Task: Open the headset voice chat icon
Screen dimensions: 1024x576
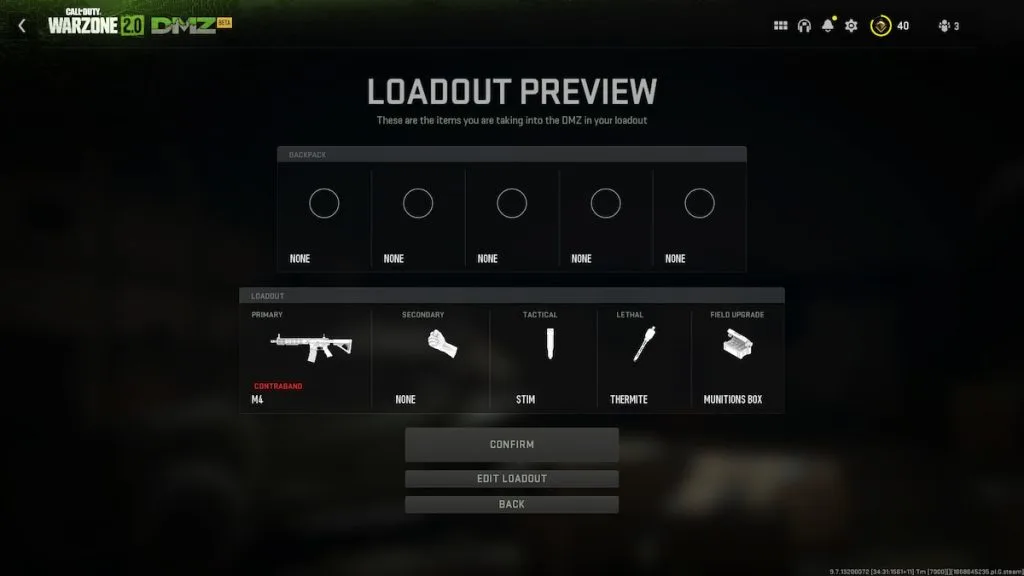Action: pyautogui.click(x=804, y=26)
